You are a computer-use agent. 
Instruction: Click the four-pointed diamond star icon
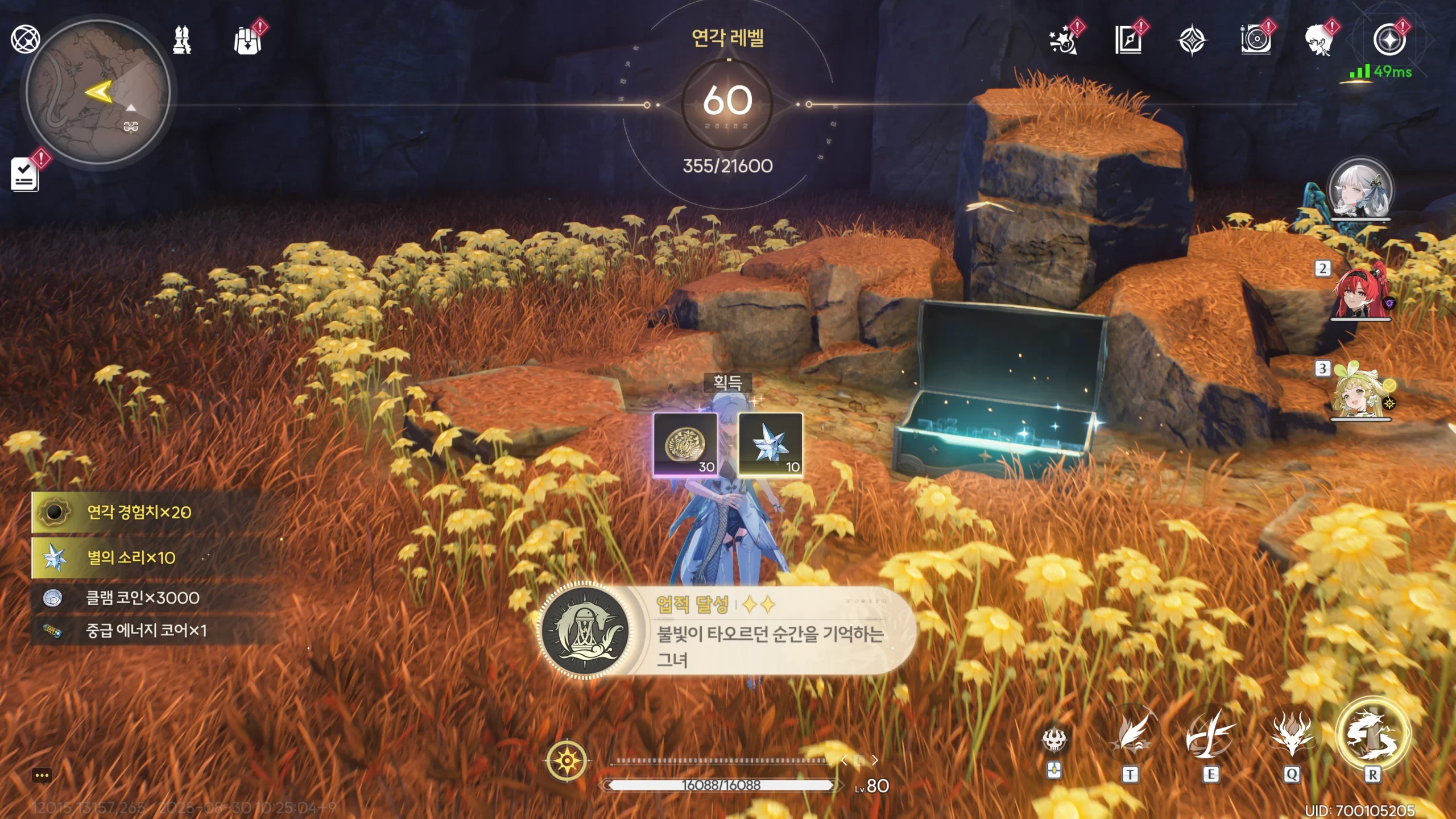tap(1192, 40)
